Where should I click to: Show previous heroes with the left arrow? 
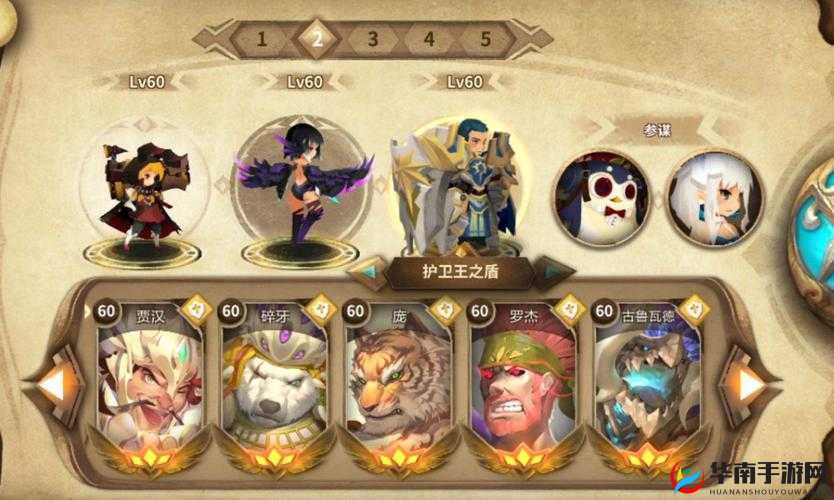(52, 383)
